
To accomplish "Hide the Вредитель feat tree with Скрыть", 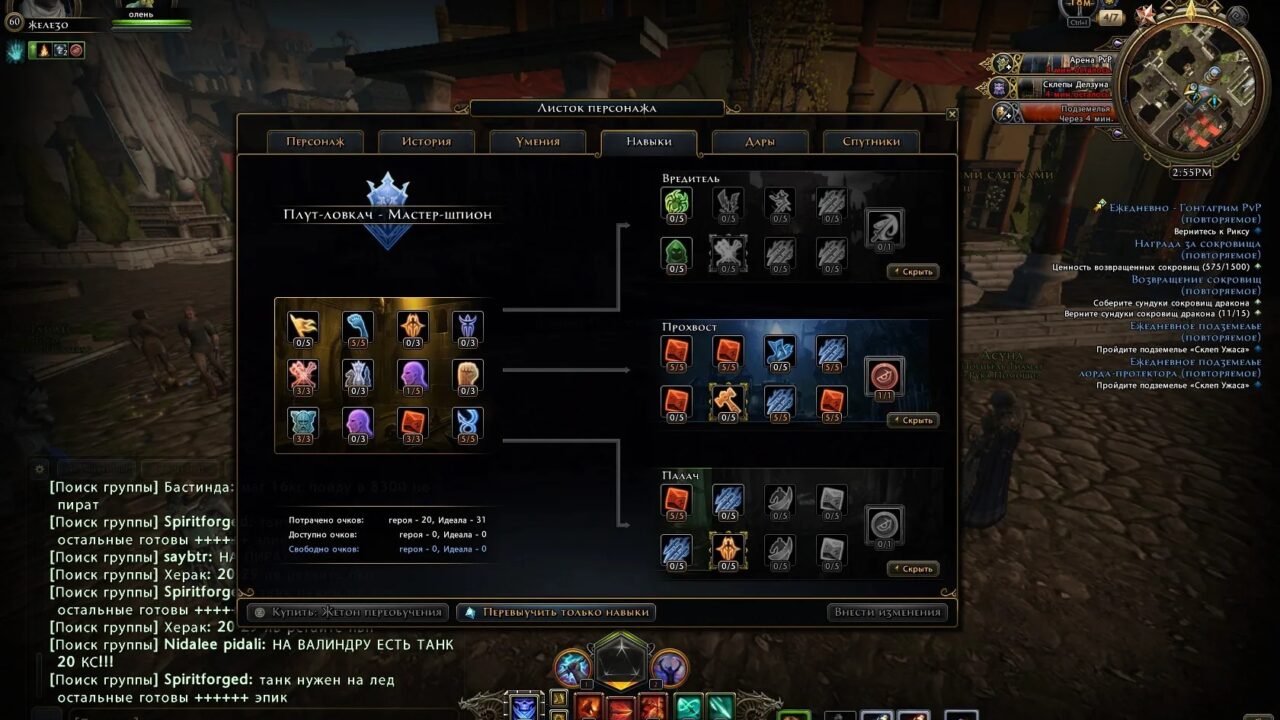I will pos(912,271).
